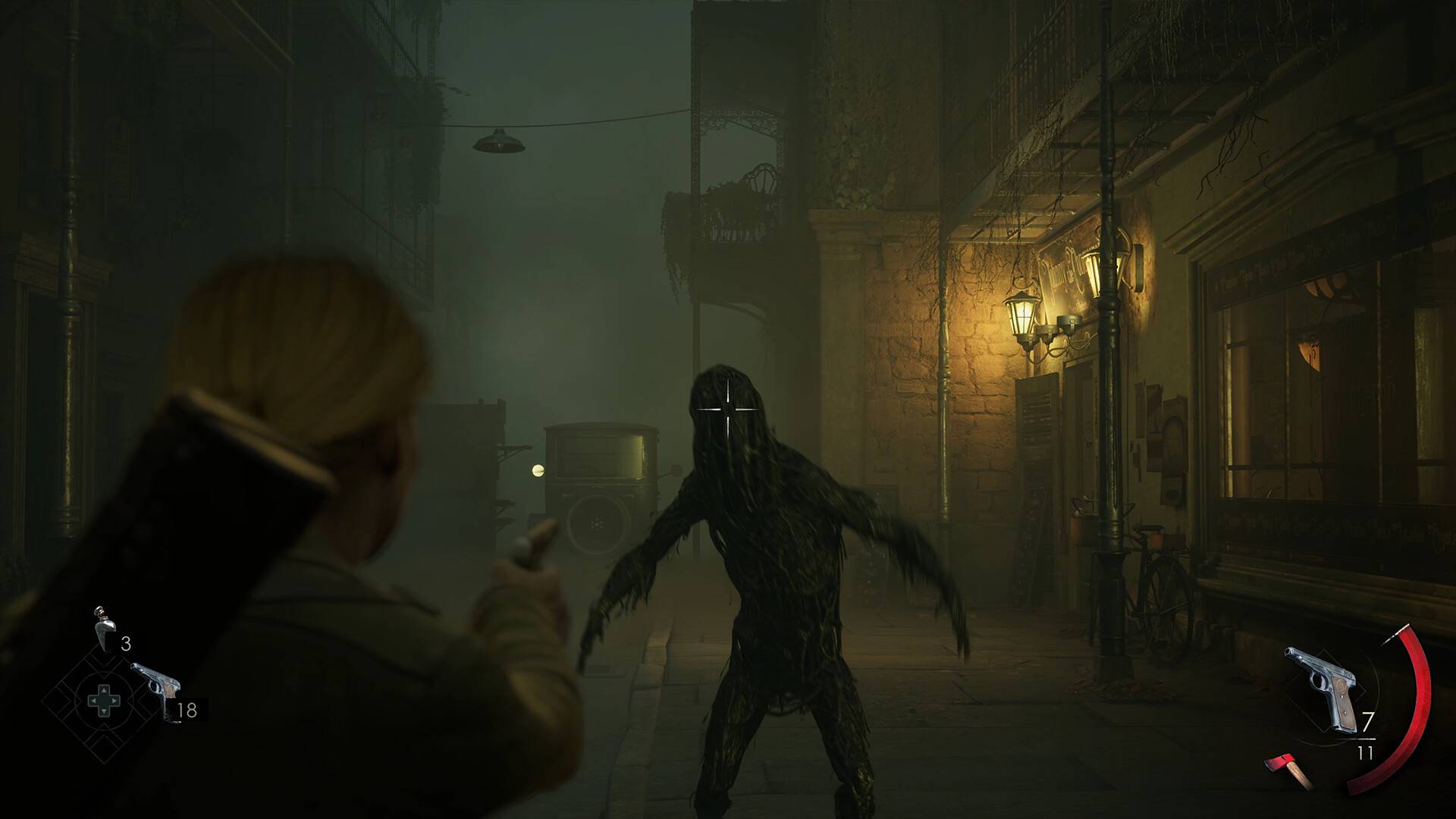
Task: Select the healing flask quick slot
Action: [105, 628]
